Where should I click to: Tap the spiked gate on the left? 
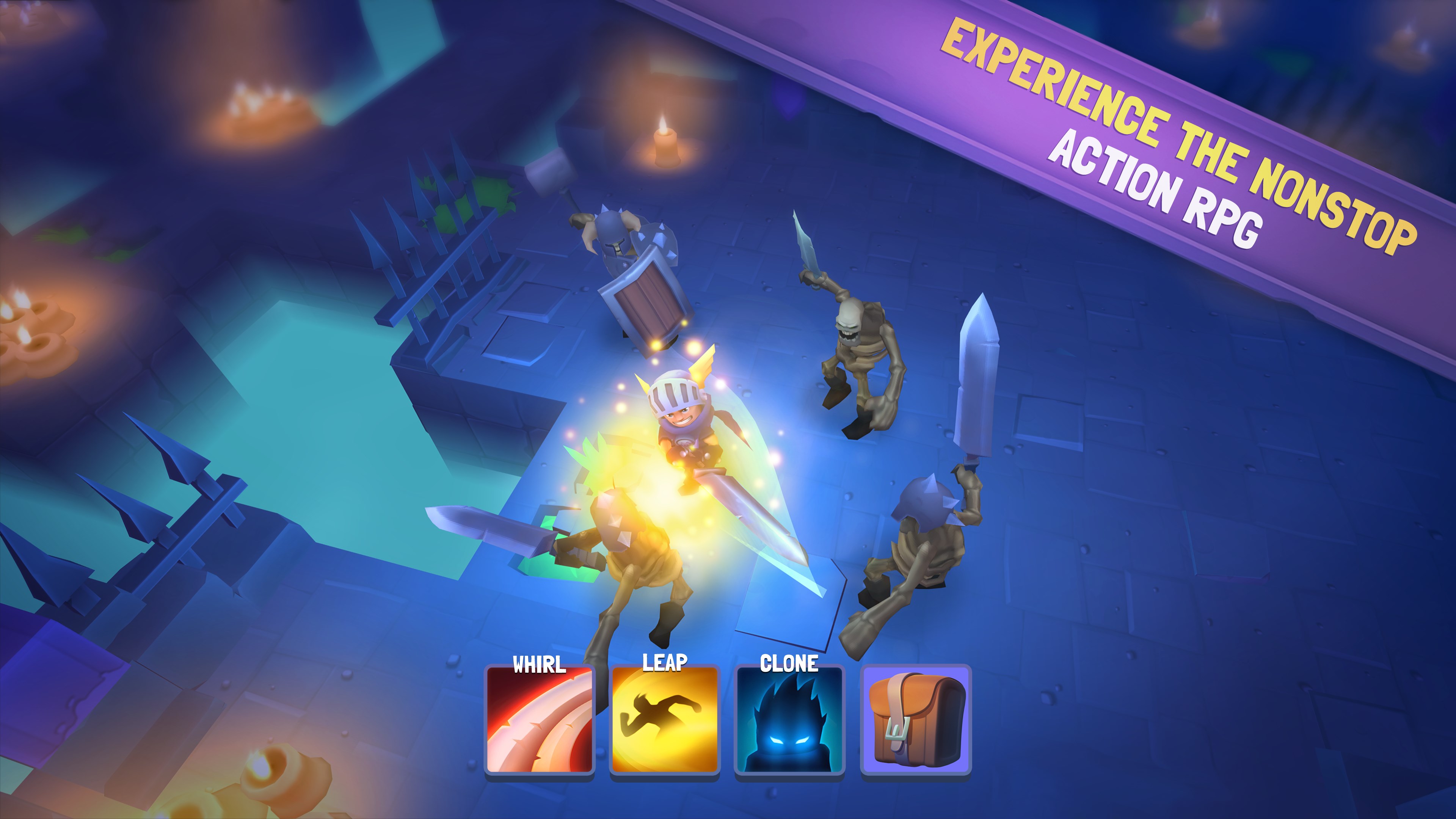tap(430, 237)
